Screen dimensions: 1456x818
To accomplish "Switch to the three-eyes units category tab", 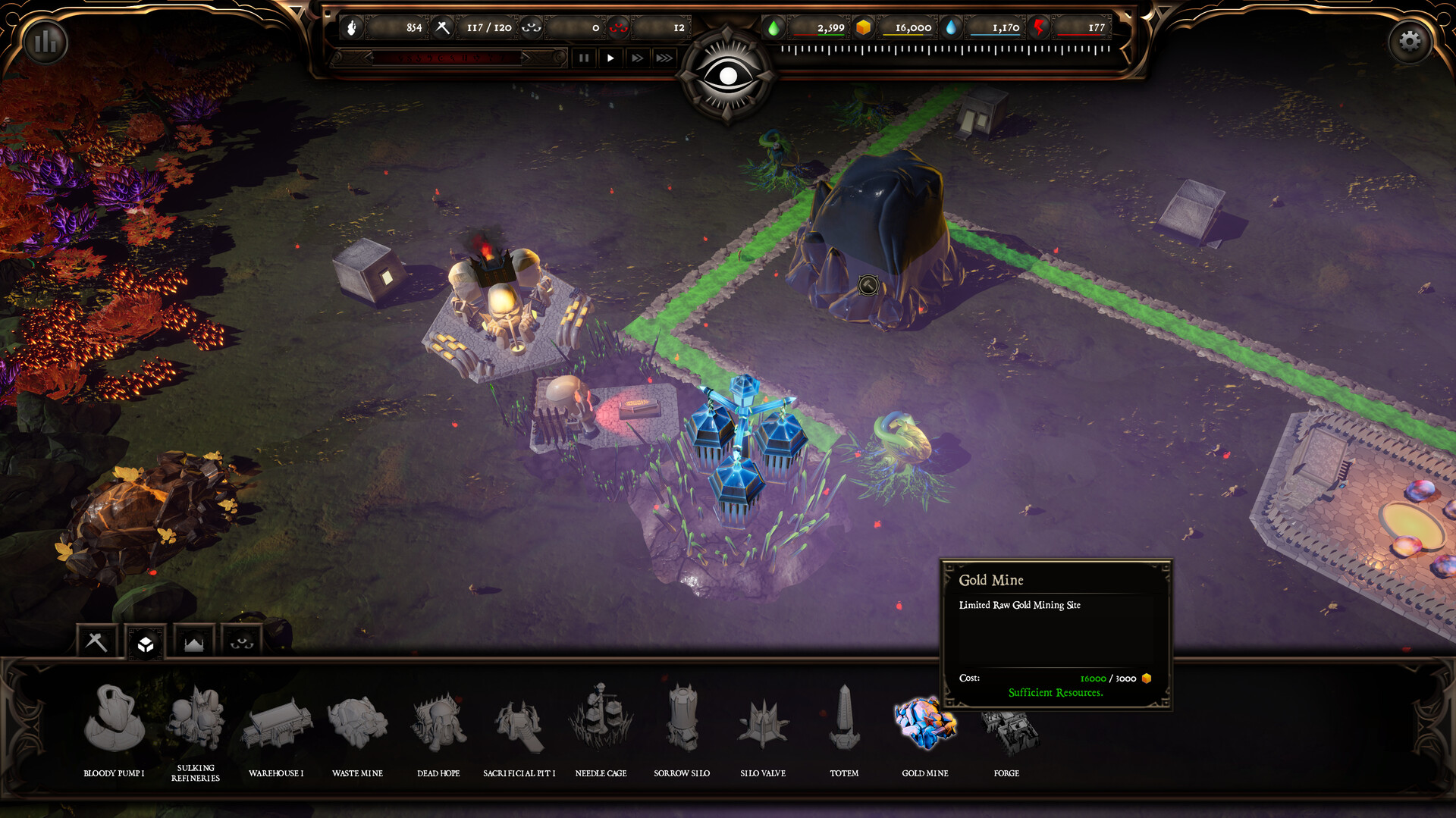I will (241, 642).
